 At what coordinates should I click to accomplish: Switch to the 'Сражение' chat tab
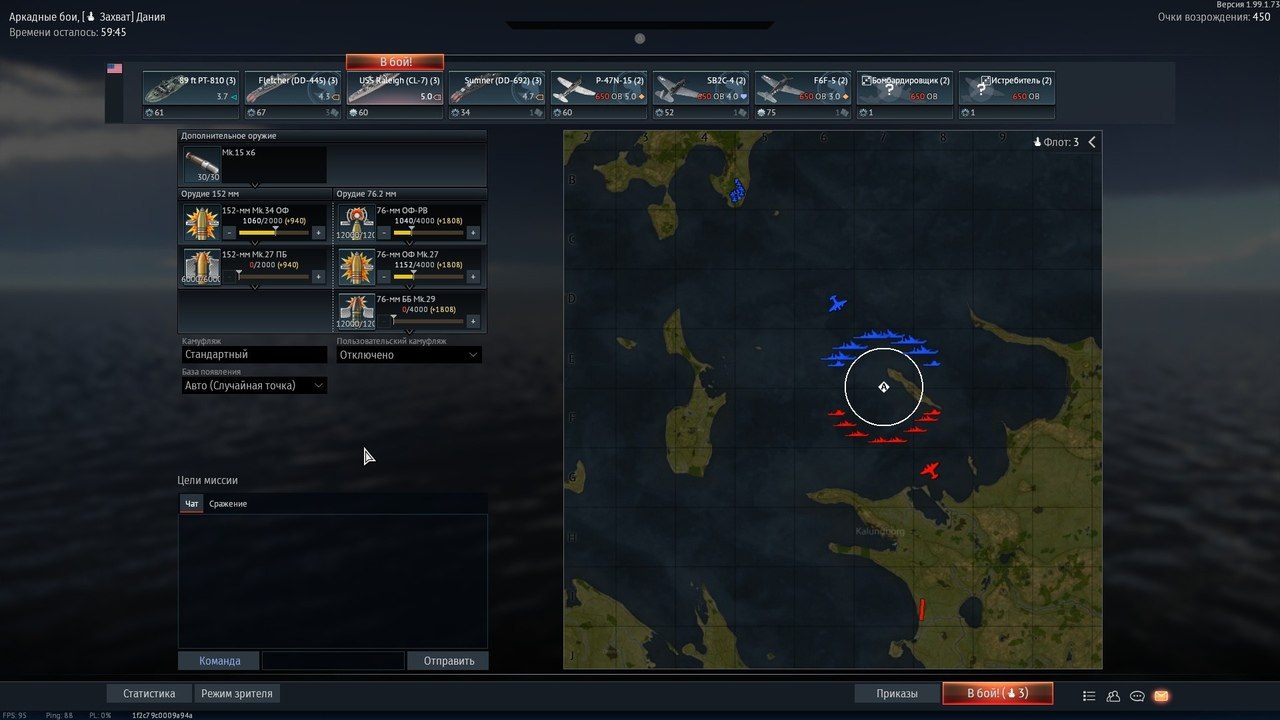coord(228,503)
